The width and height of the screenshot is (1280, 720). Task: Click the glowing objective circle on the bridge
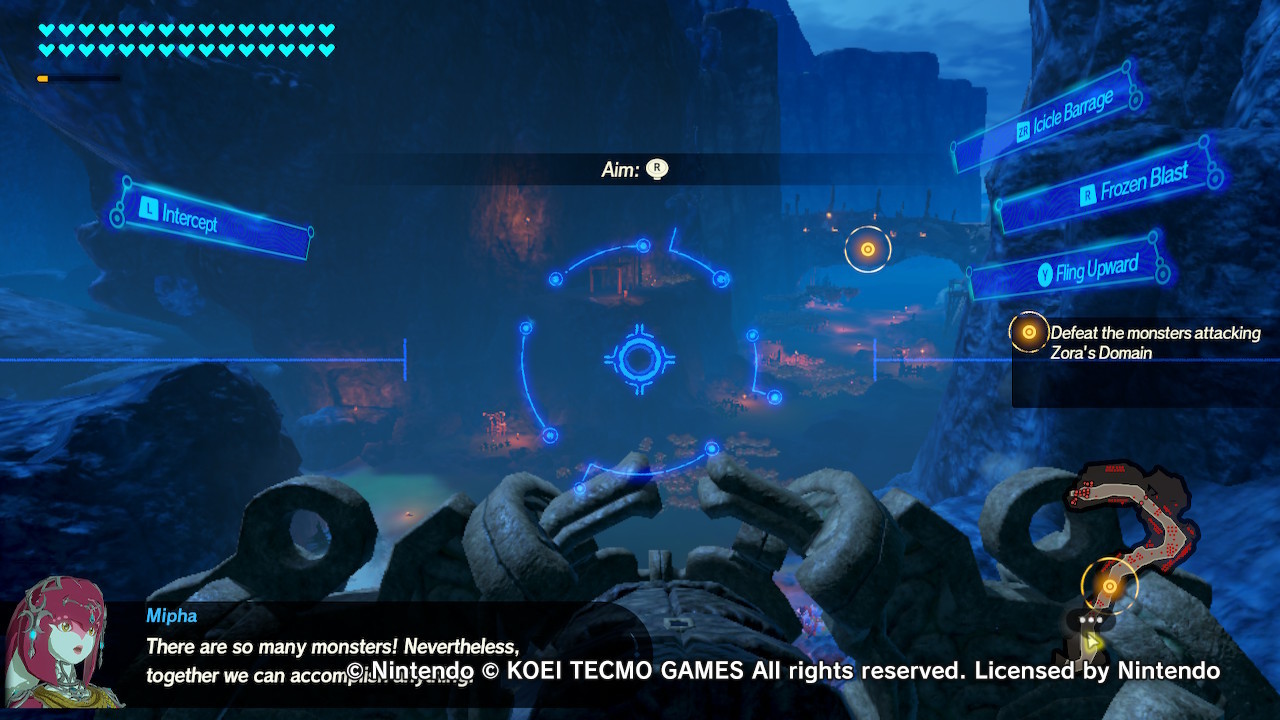pos(868,248)
